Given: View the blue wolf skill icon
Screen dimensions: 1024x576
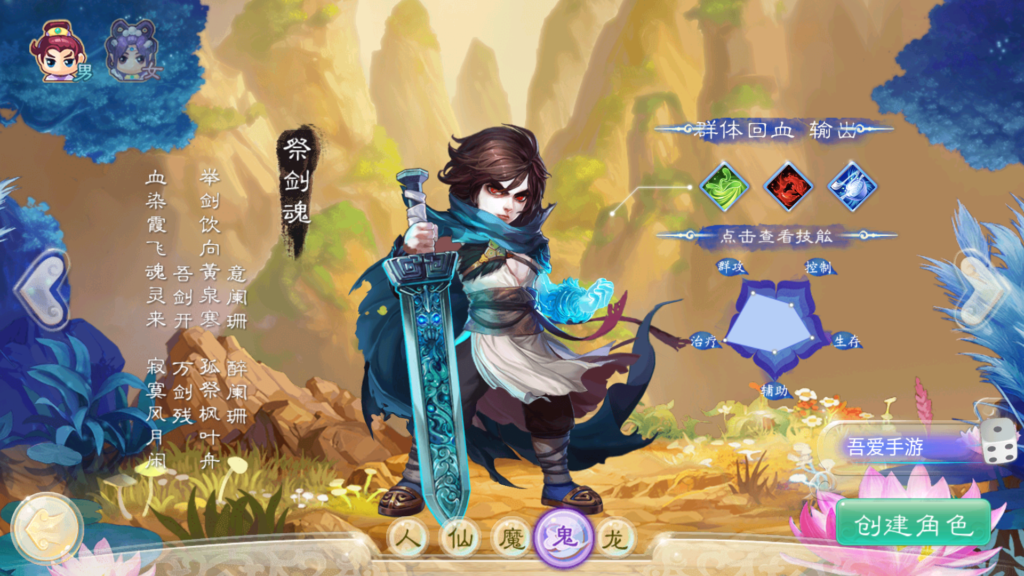Looking at the screenshot, I should [x=852, y=186].
